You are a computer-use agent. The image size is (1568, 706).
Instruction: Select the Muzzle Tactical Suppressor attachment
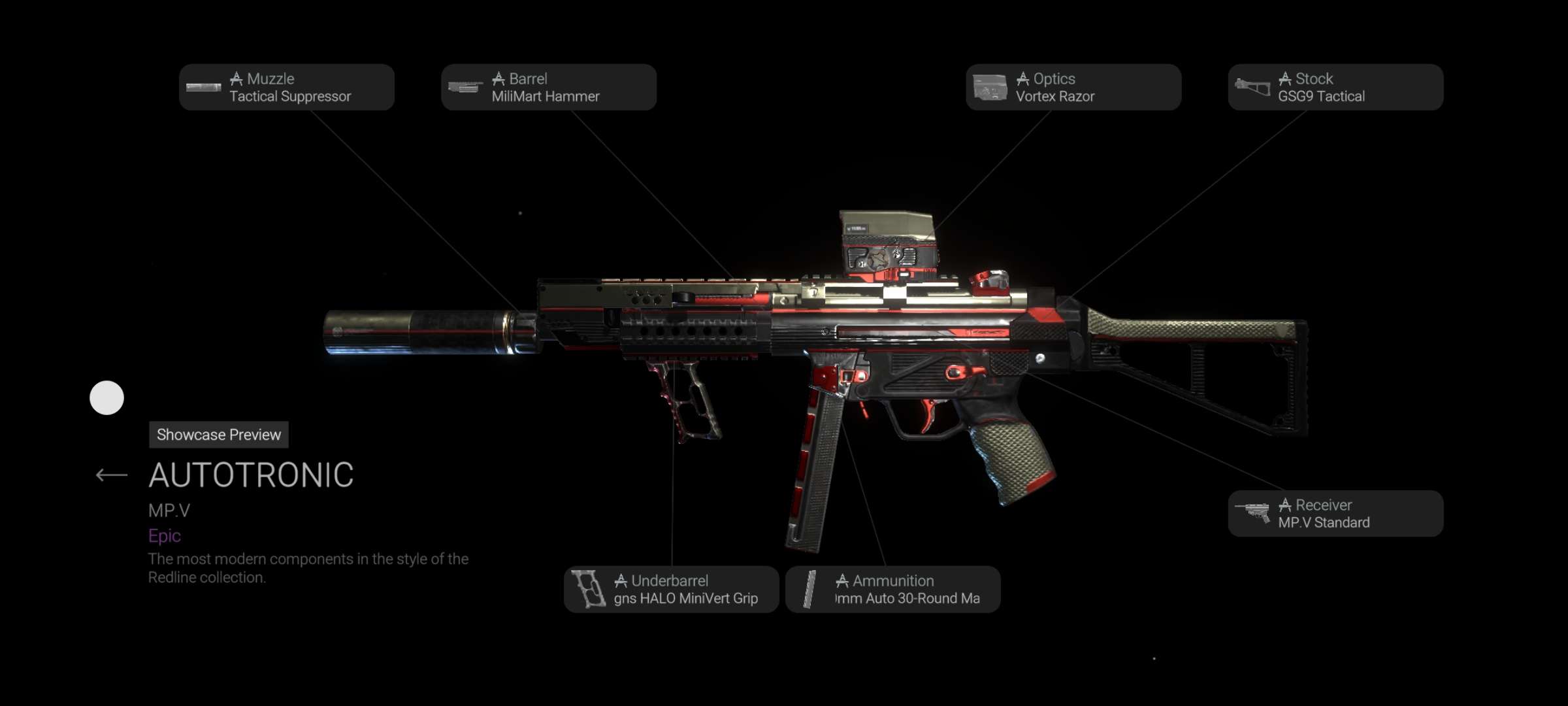click(x=287, y=88)
